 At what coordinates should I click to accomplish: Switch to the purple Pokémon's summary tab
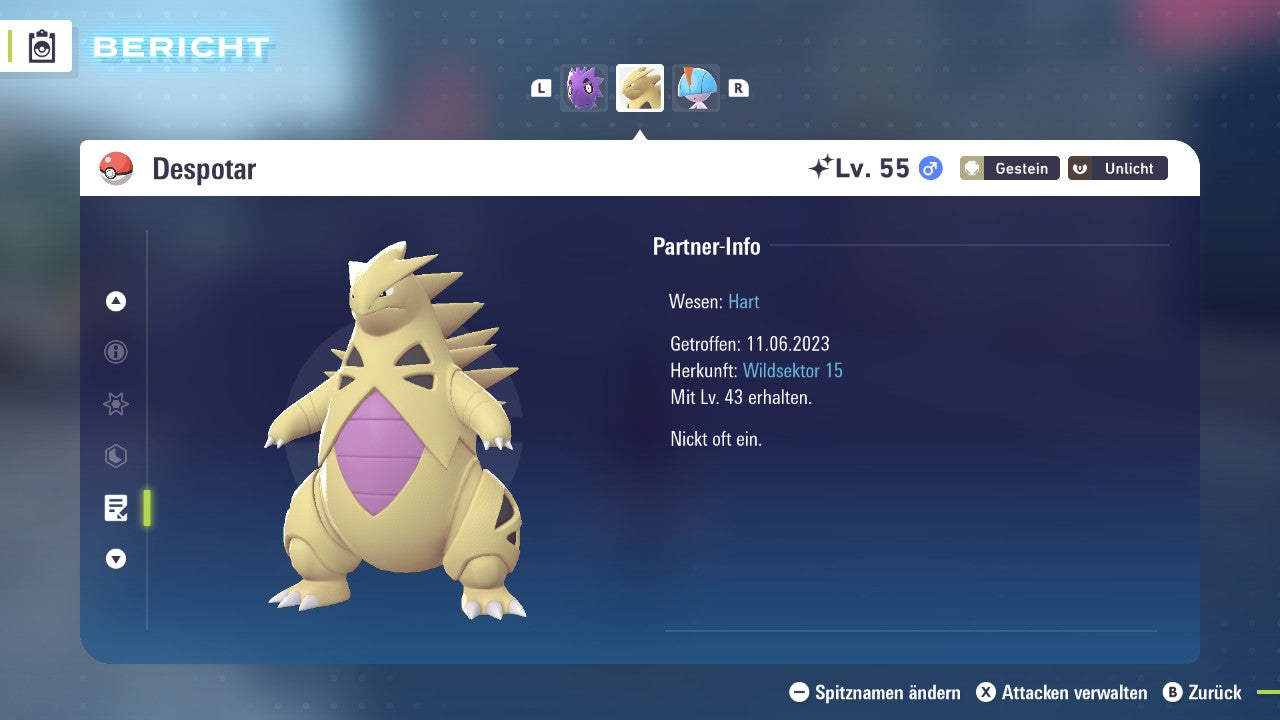tap(584, 88)
